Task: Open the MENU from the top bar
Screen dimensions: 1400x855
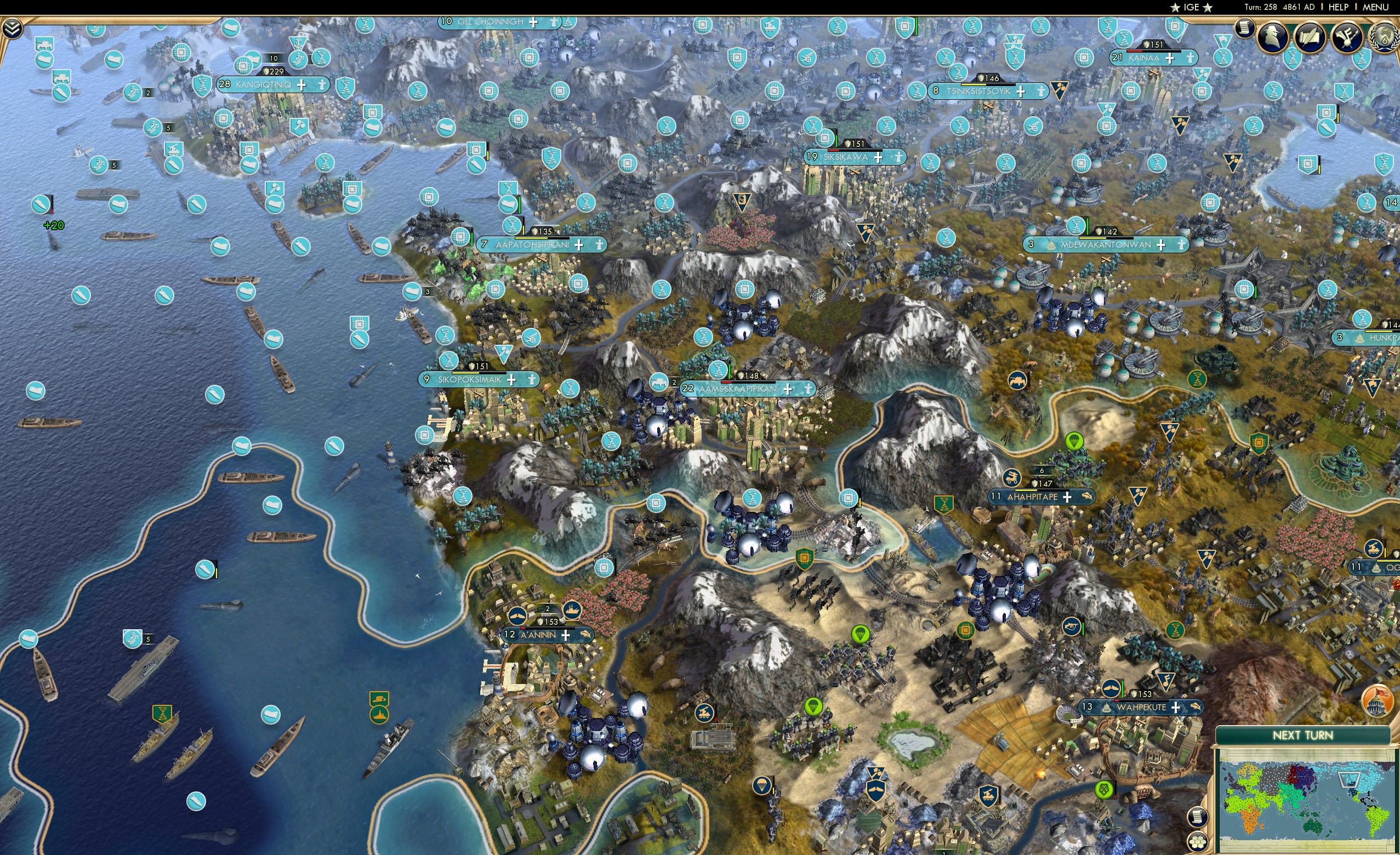Action: [1375, 7]
